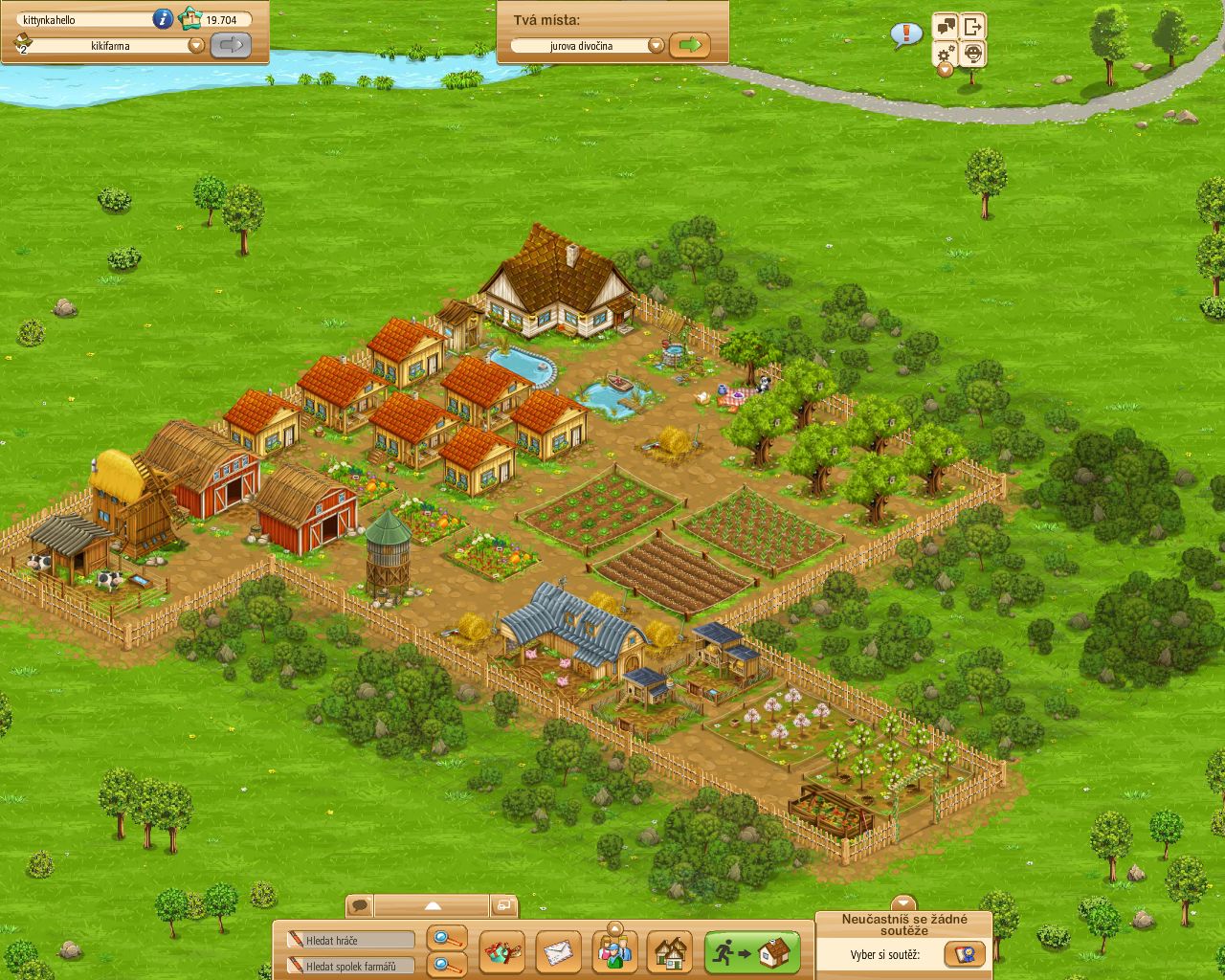The image size is (1225, 980).
Task: Click the blue info button next to kittynkahello
Action: coord(163,18)
